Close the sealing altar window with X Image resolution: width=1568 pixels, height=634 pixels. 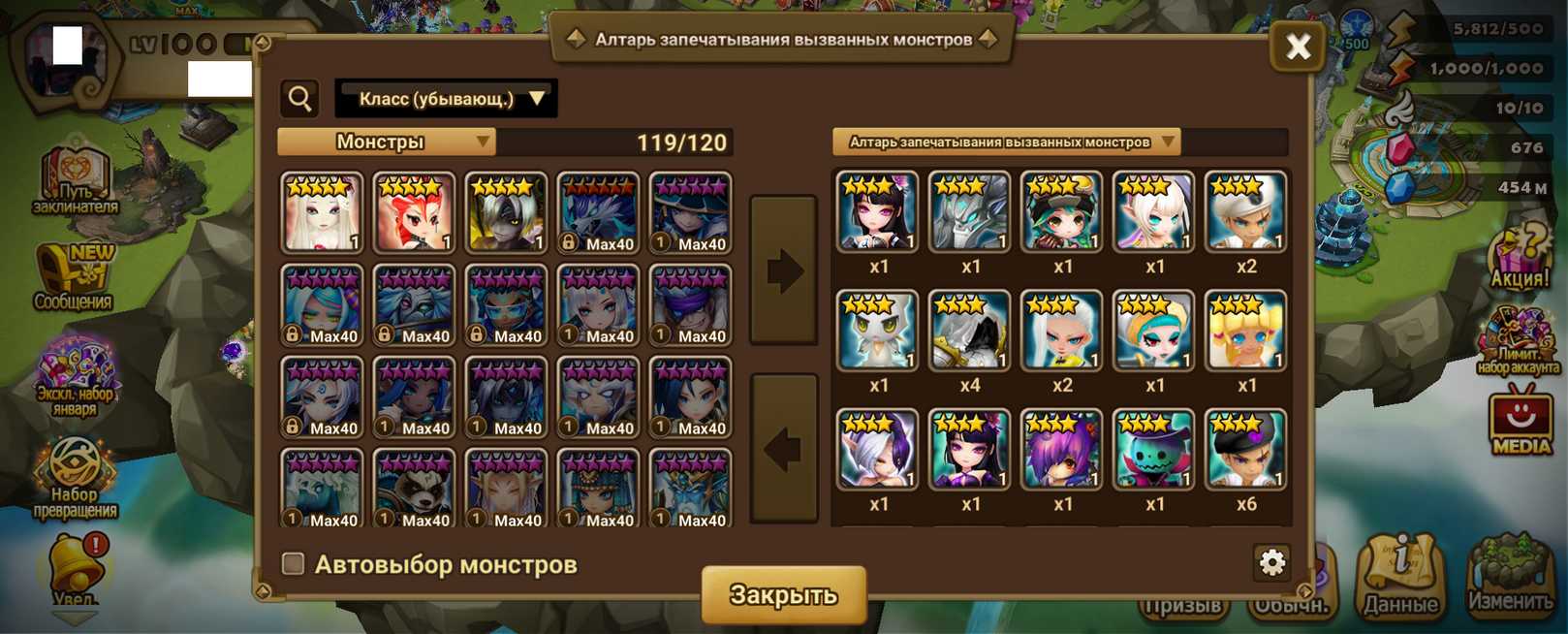[x=1298, y=46]
